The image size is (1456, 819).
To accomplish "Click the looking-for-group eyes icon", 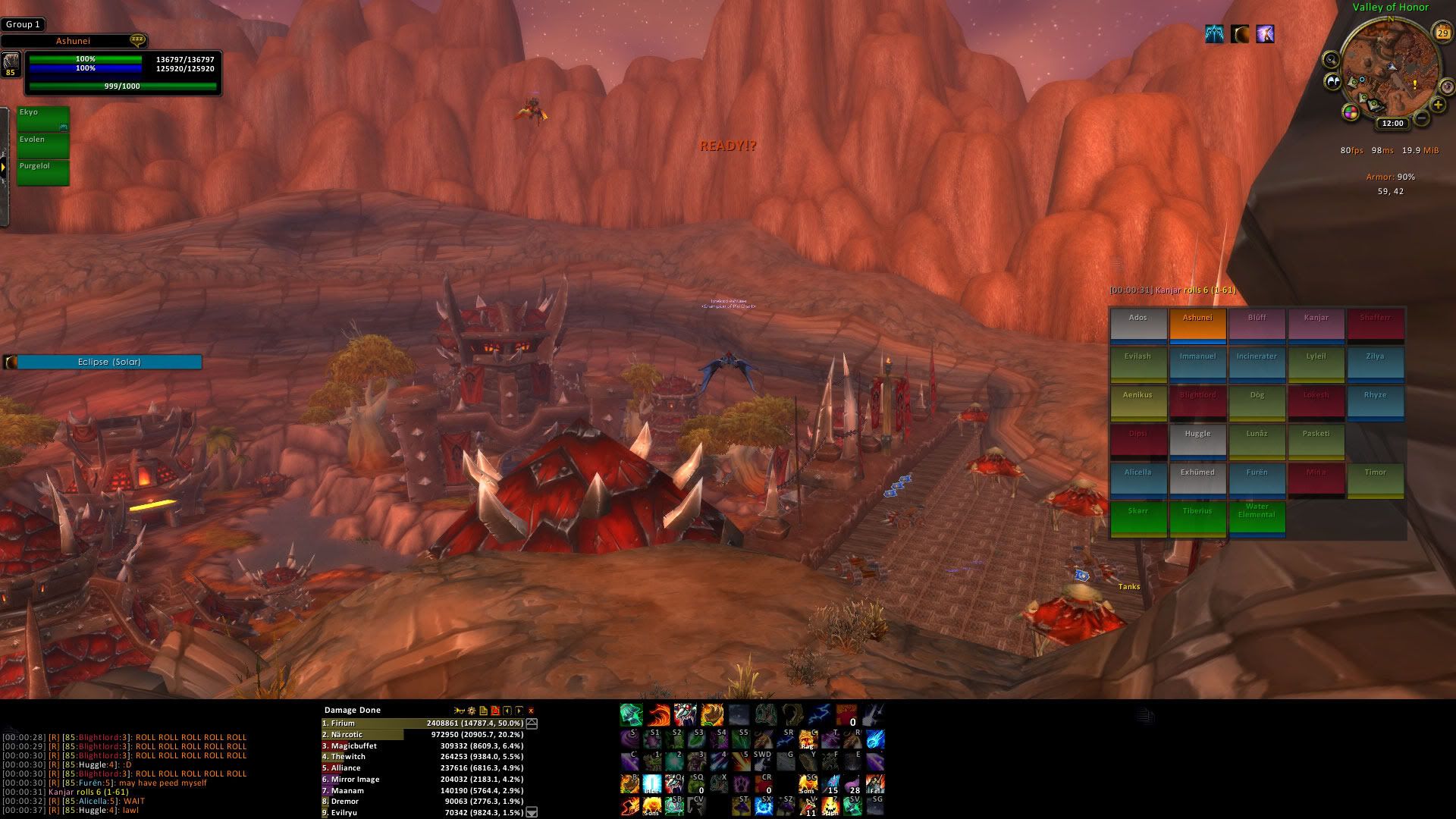I will [x=1332, y=81].
